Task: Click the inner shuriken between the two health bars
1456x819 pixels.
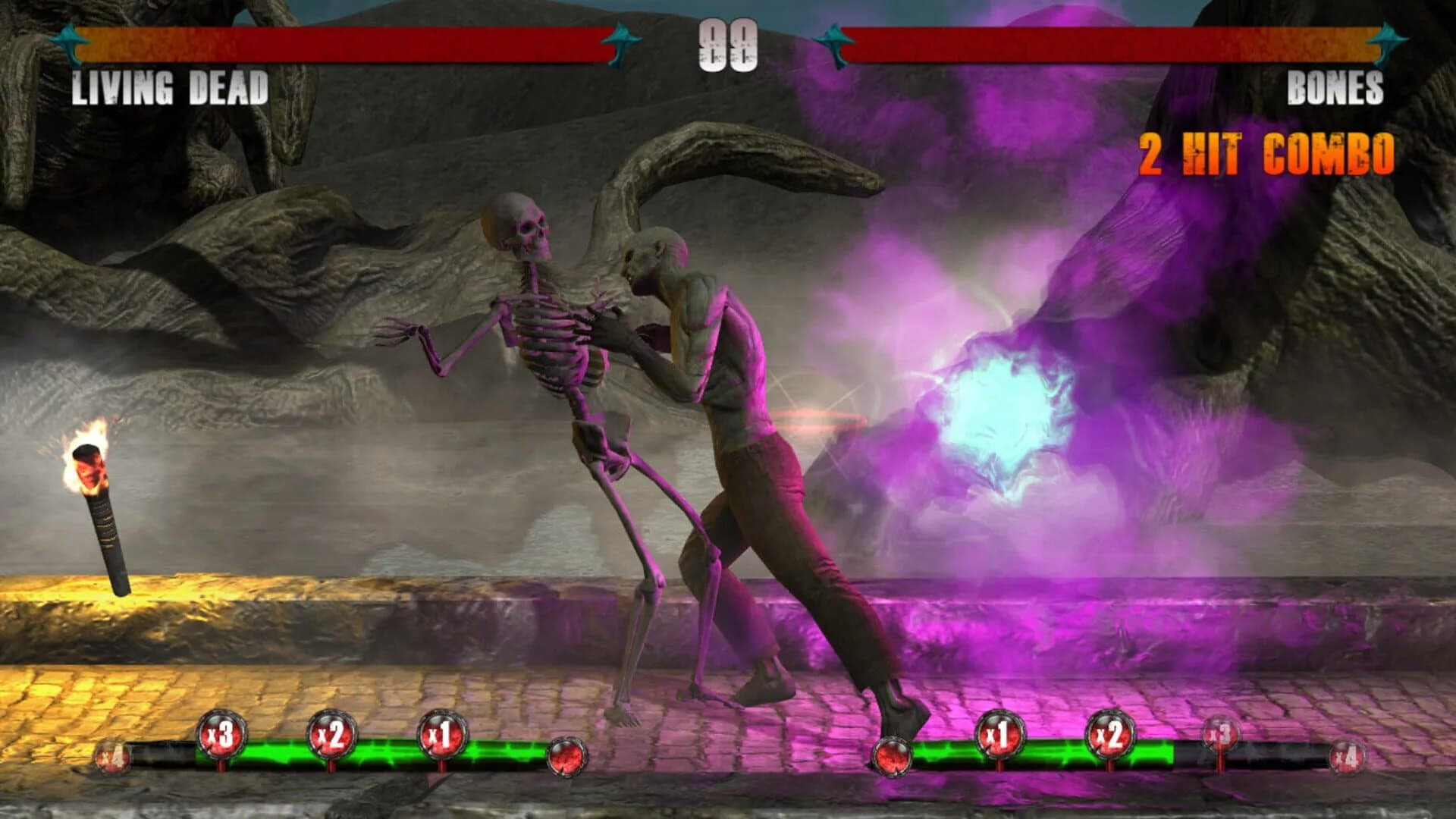Action: tap(620, 42)
